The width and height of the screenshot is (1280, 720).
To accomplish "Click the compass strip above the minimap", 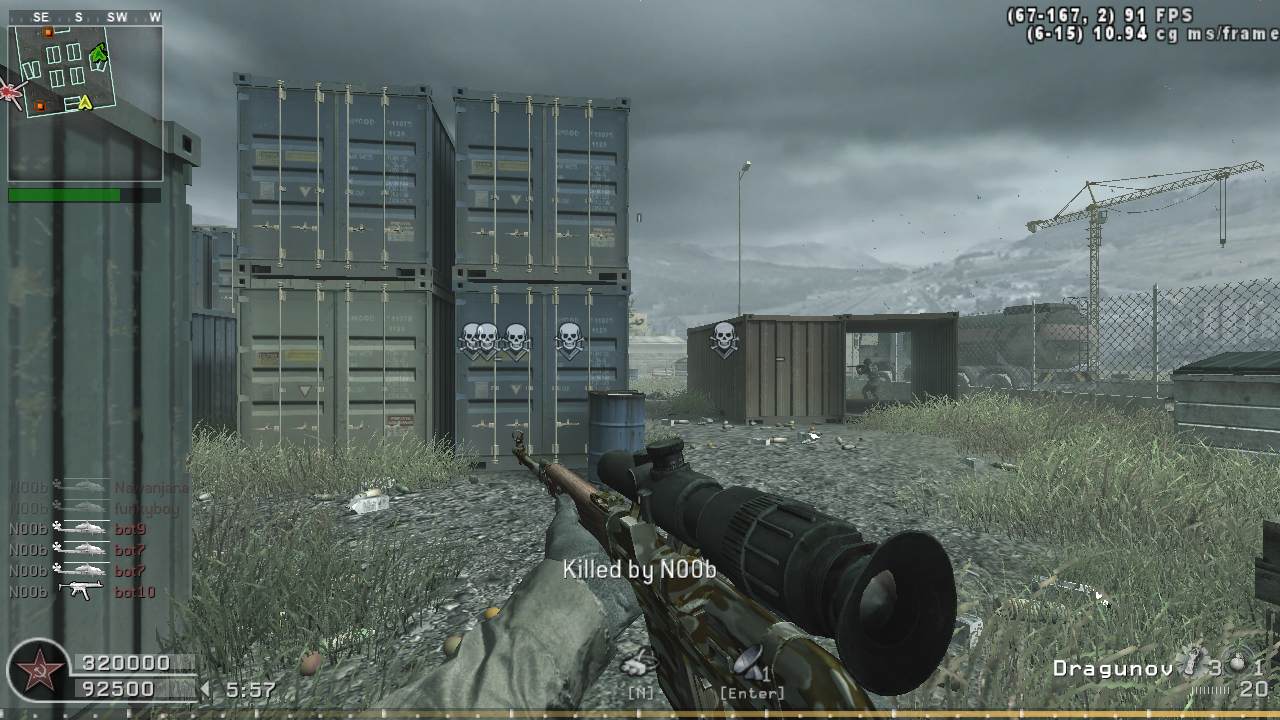I will click(85, 17).
